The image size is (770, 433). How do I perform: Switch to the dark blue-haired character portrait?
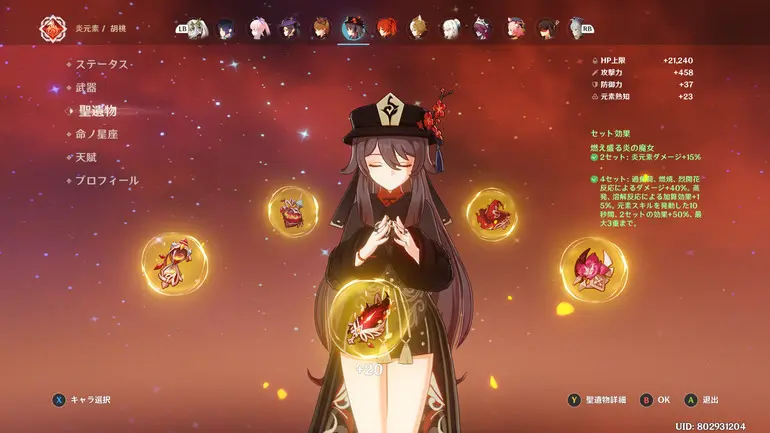(226, 28)
